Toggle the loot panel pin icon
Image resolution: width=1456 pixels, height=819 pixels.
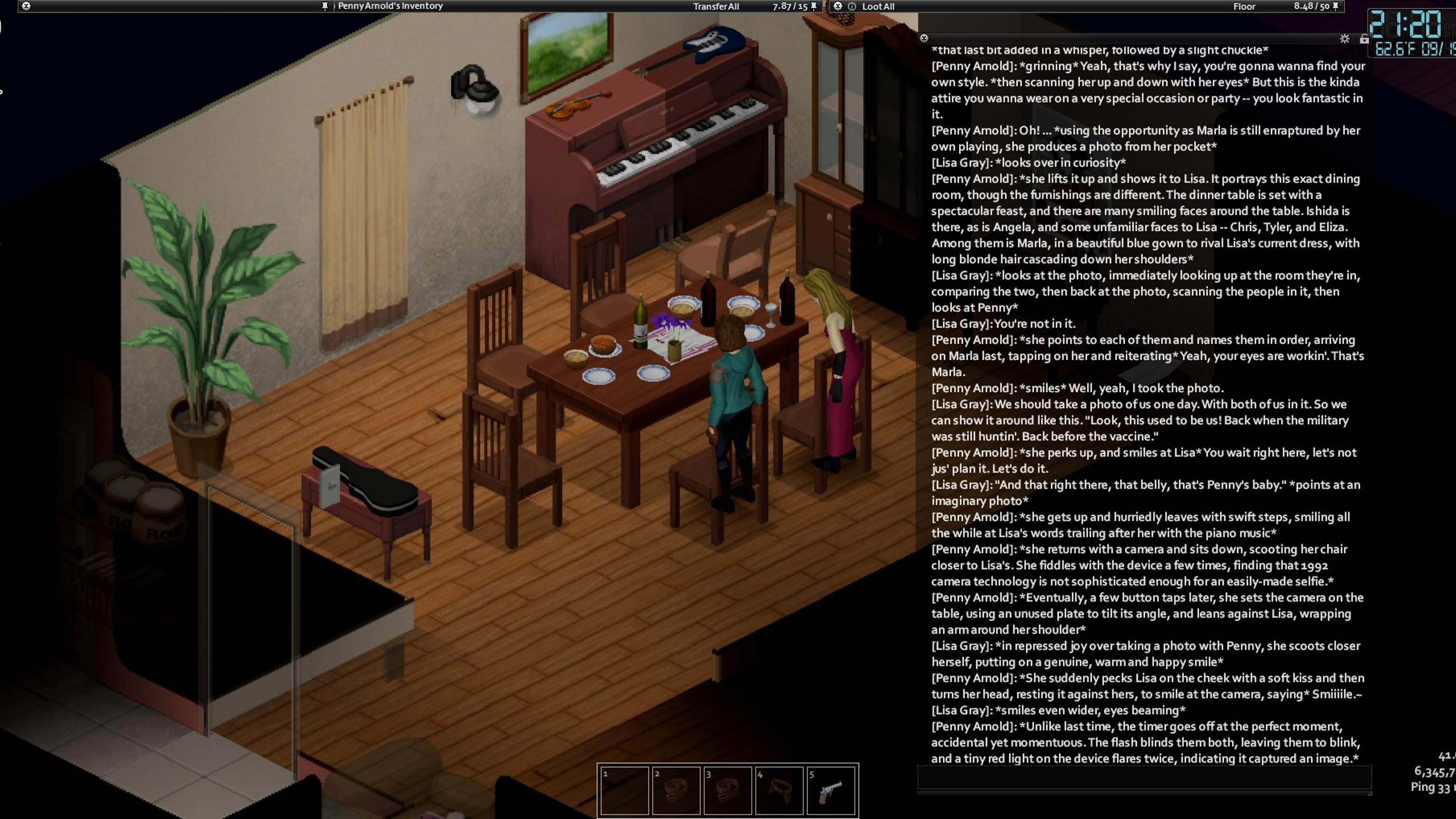point(1336,6)
